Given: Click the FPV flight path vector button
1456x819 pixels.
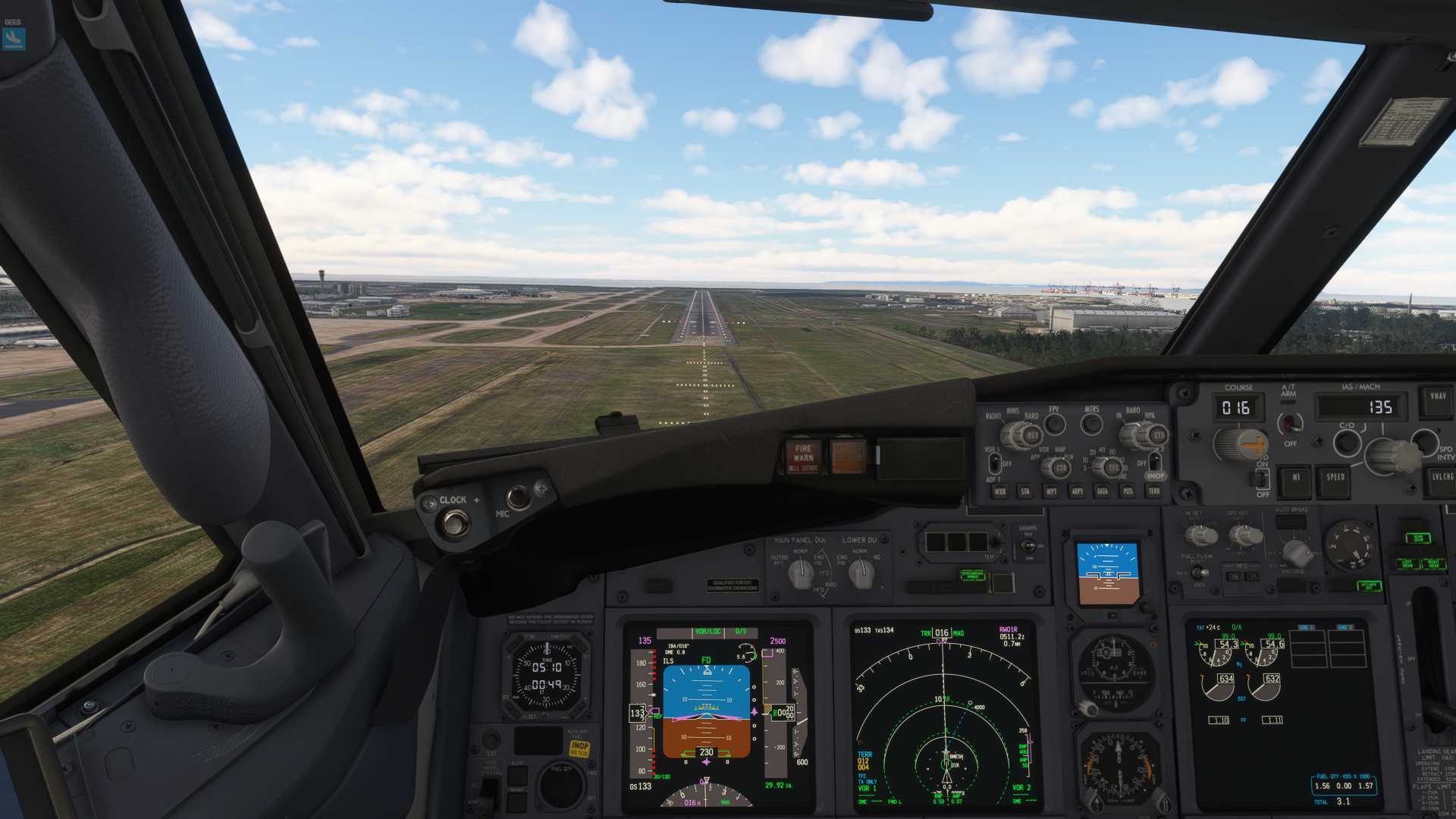Looking at the screenshot, I should click(x=1054, y=424).
